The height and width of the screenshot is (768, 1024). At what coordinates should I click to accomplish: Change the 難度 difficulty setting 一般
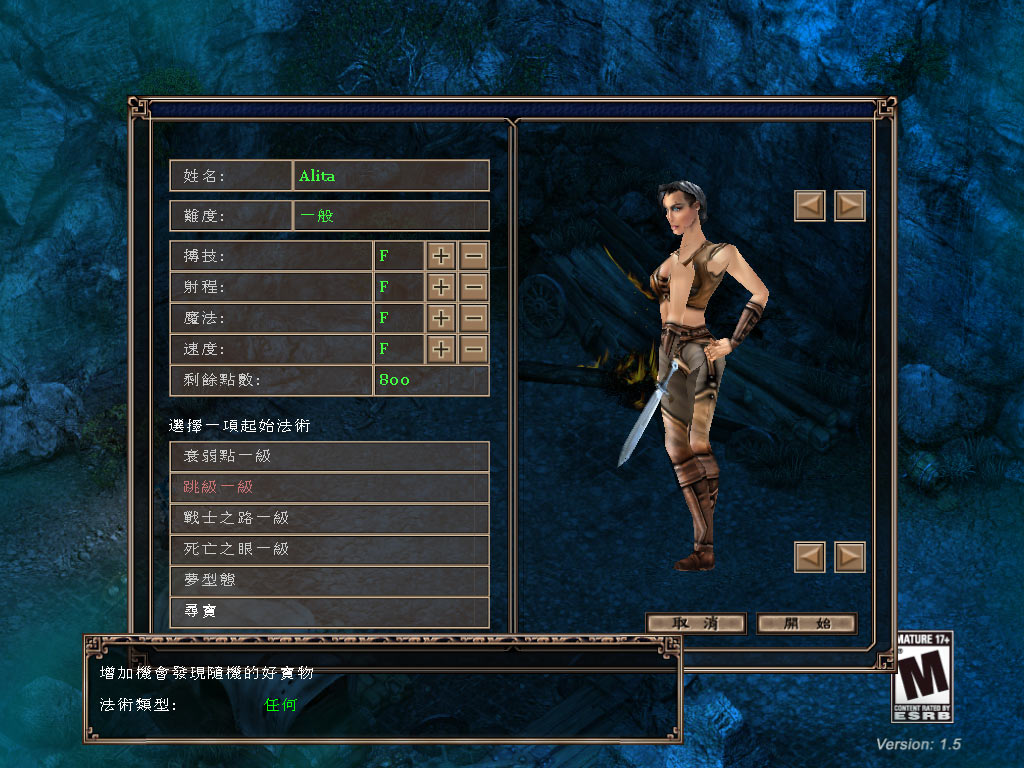click(391, 216)
